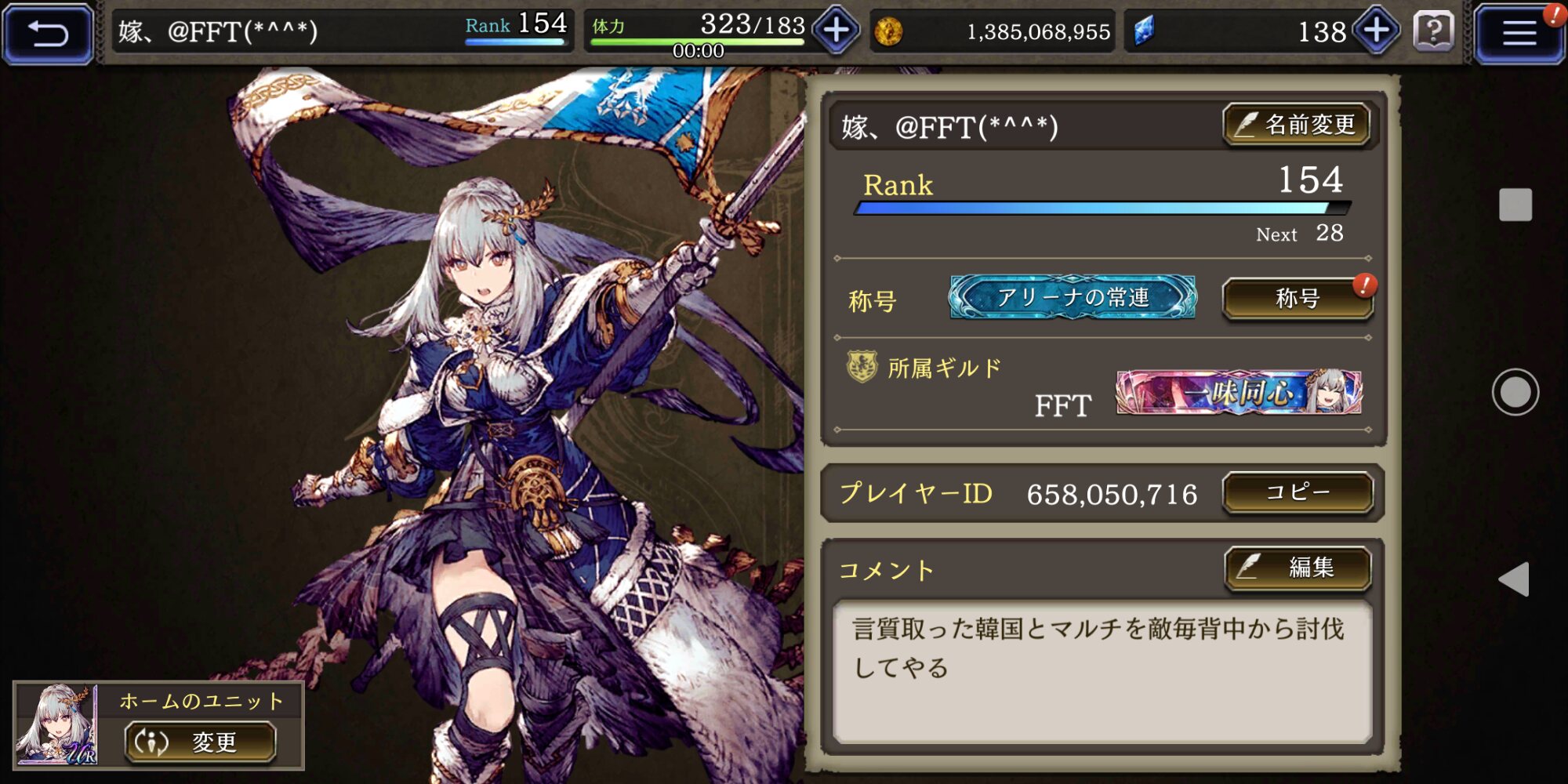Go back with the return arrow button
Image resolution: width=1568 pixels, height=784 pixels.
point(48,33)
